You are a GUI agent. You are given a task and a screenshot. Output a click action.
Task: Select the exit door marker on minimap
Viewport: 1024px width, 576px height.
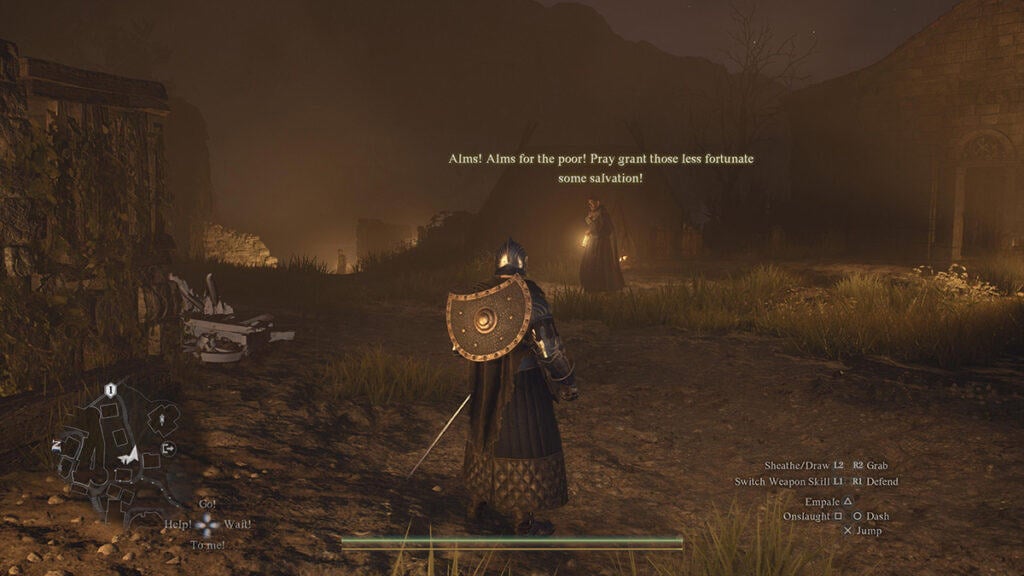click(x=167, y=449)
